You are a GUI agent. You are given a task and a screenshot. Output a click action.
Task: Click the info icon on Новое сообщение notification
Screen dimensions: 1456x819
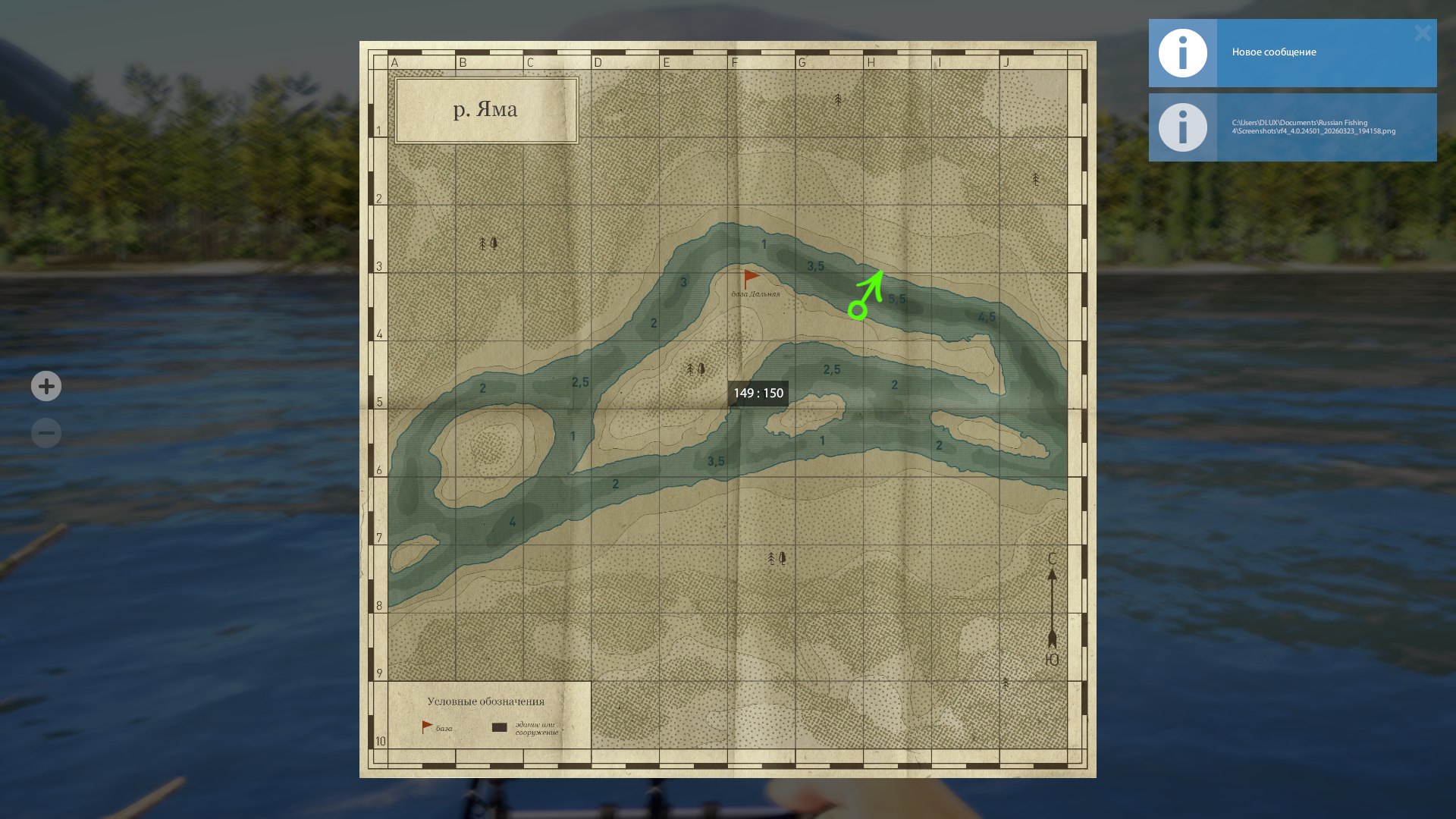(x=1181, y=53)
